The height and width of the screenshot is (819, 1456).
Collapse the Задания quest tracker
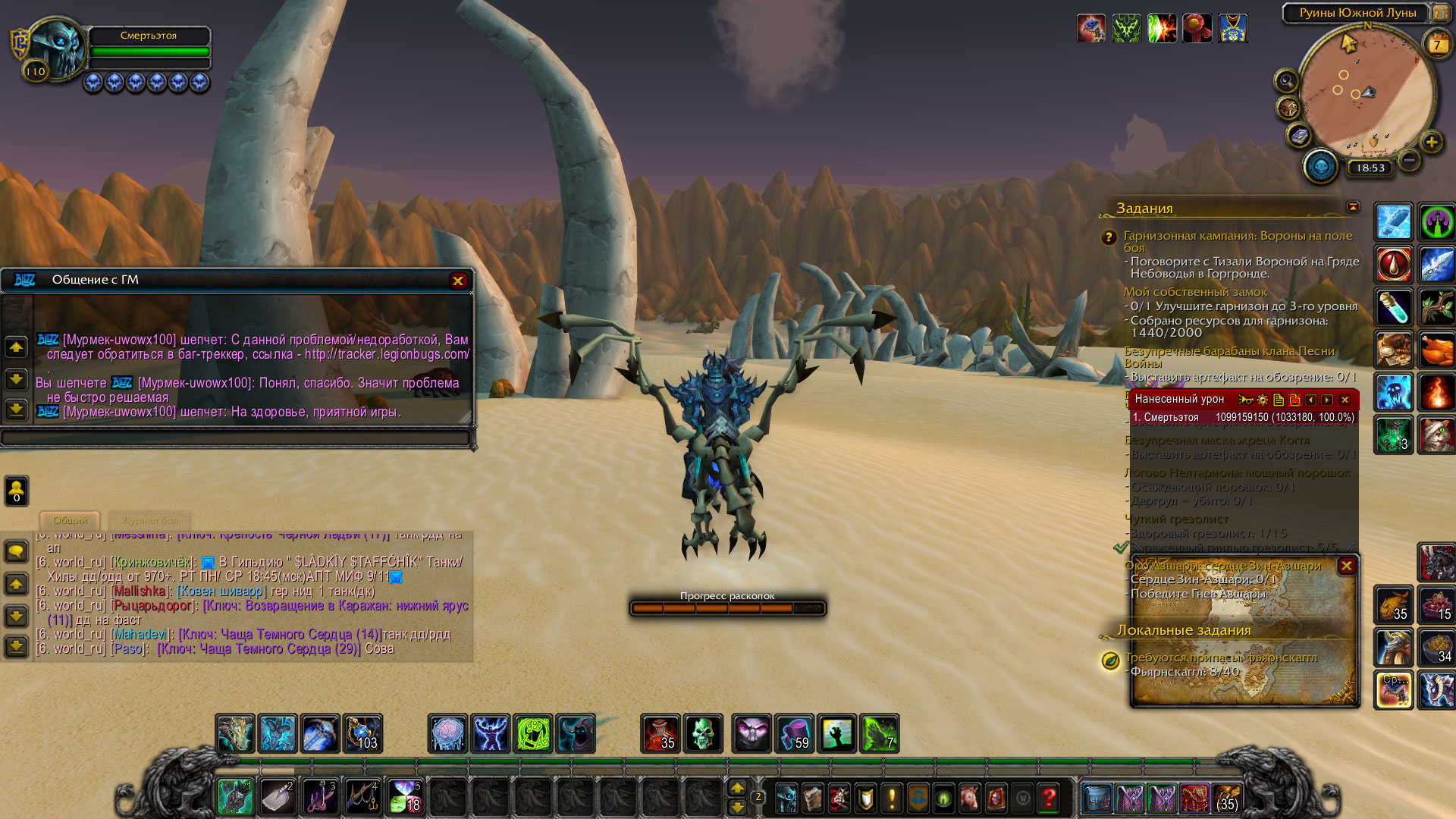point(1353,207)
